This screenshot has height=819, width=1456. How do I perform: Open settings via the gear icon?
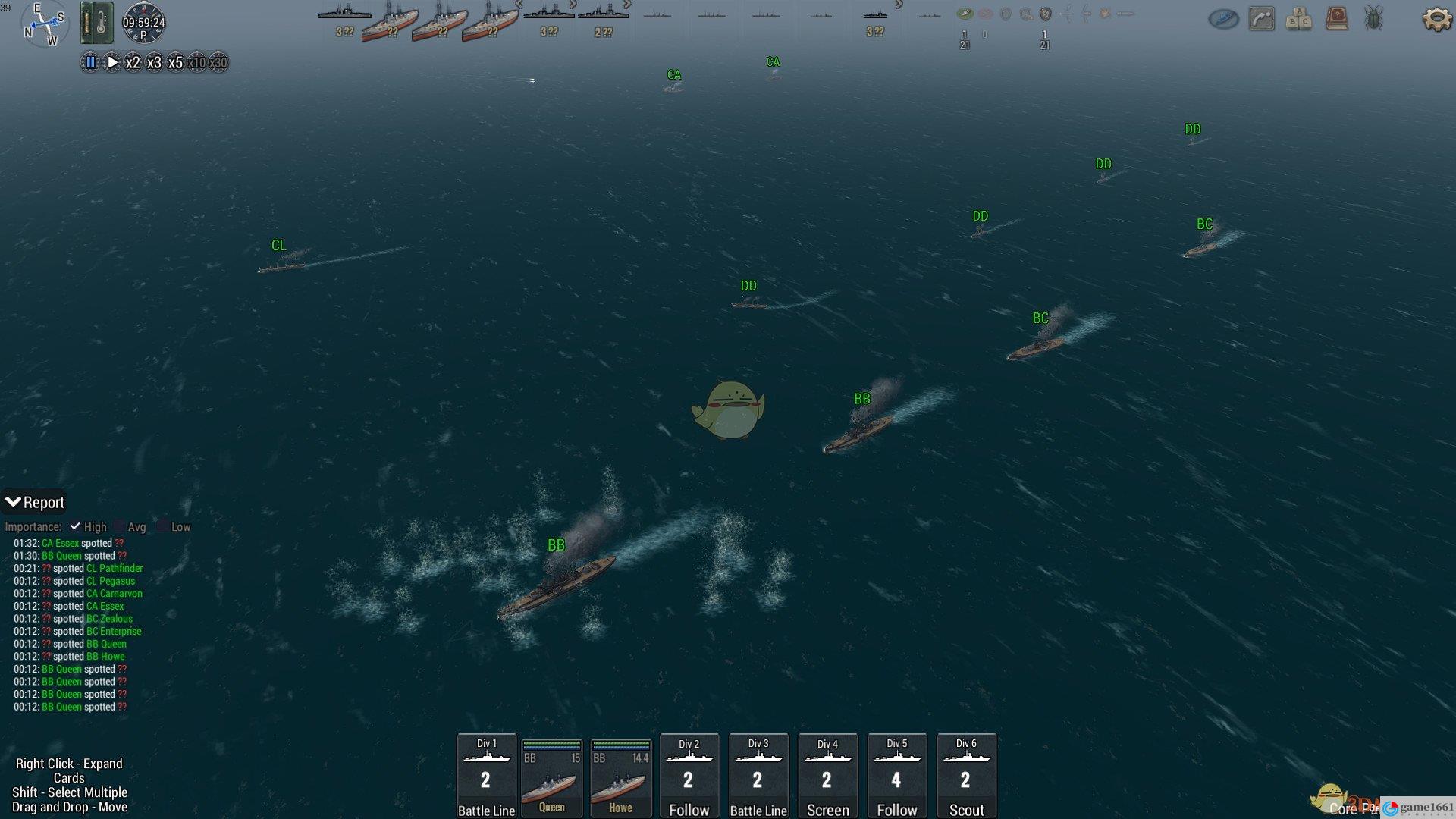(x=1436, y=19)
